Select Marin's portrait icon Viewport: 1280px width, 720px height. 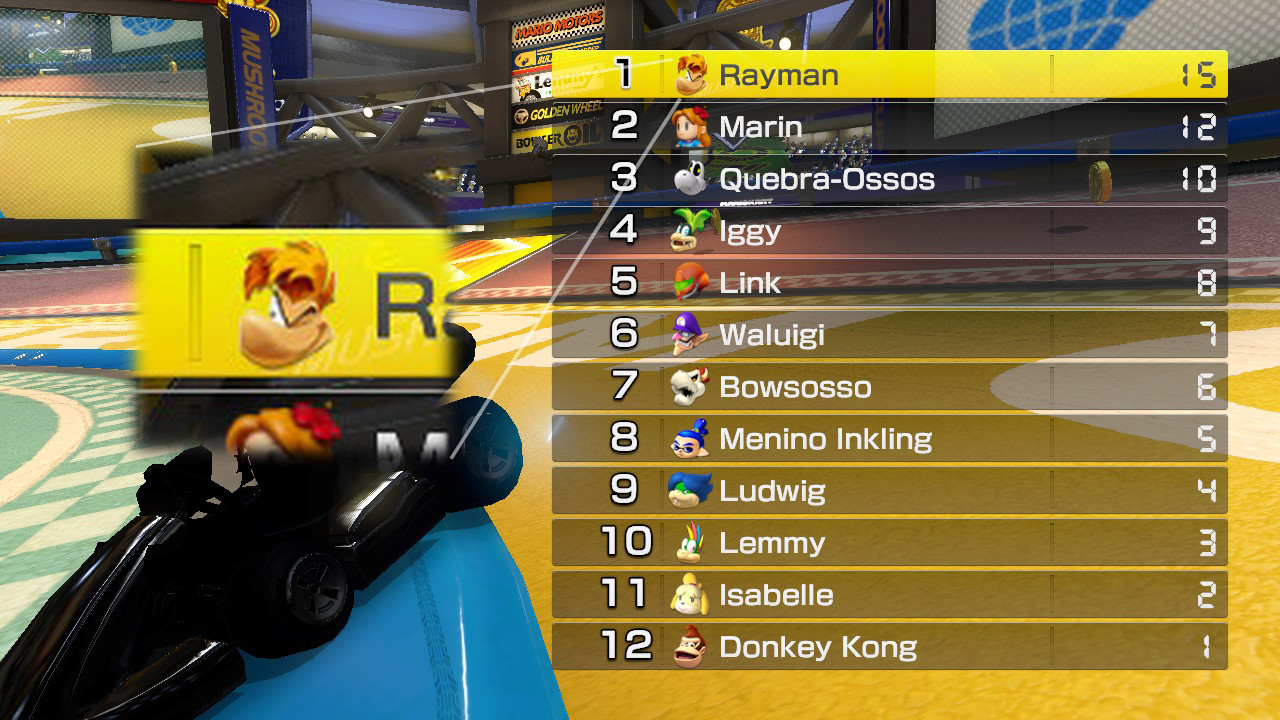pos(689,126)
